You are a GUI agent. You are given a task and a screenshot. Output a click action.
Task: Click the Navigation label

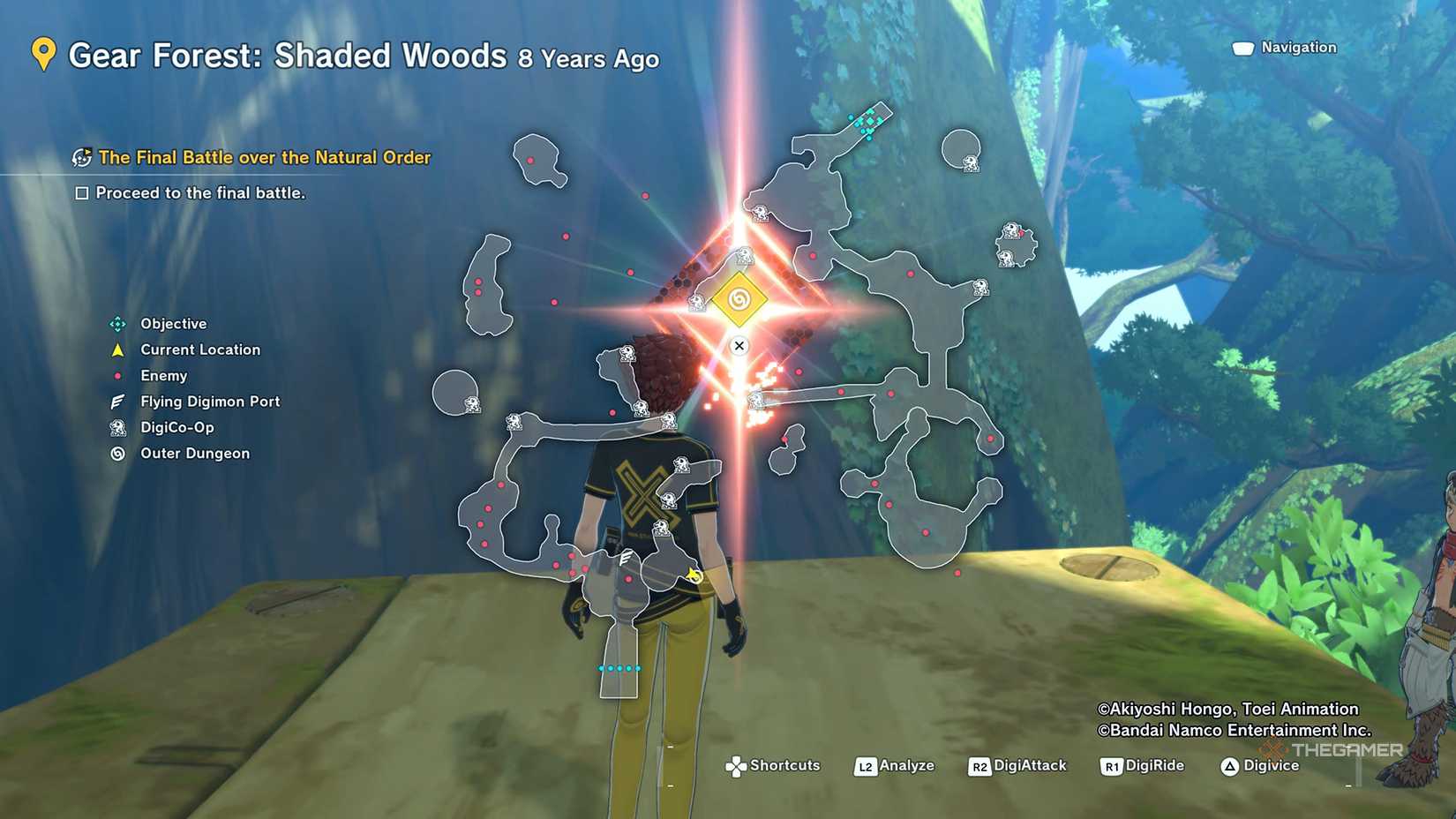pos(1297,48)
